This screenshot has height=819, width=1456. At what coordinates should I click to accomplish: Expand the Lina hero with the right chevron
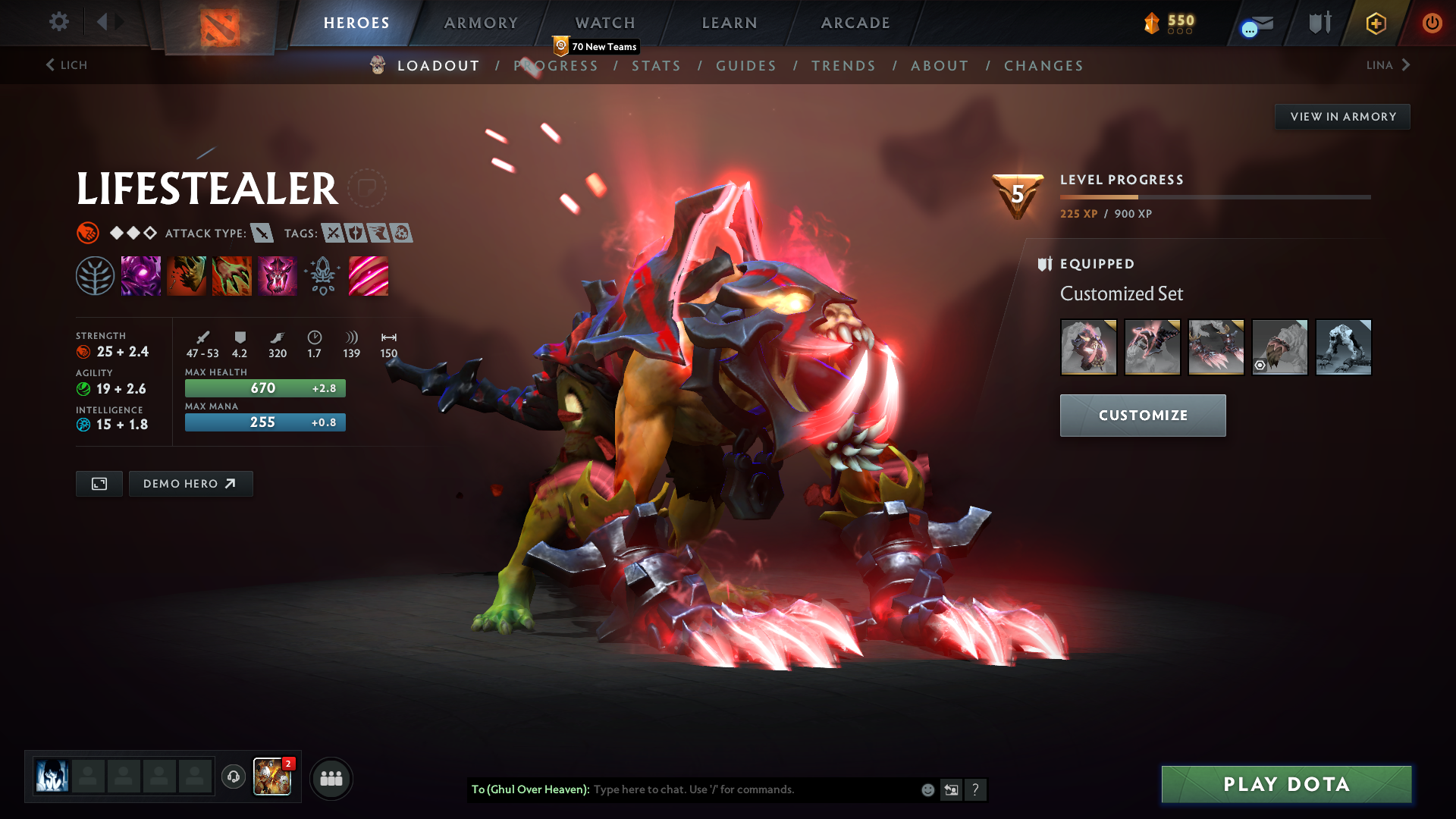click(1407, 65)
